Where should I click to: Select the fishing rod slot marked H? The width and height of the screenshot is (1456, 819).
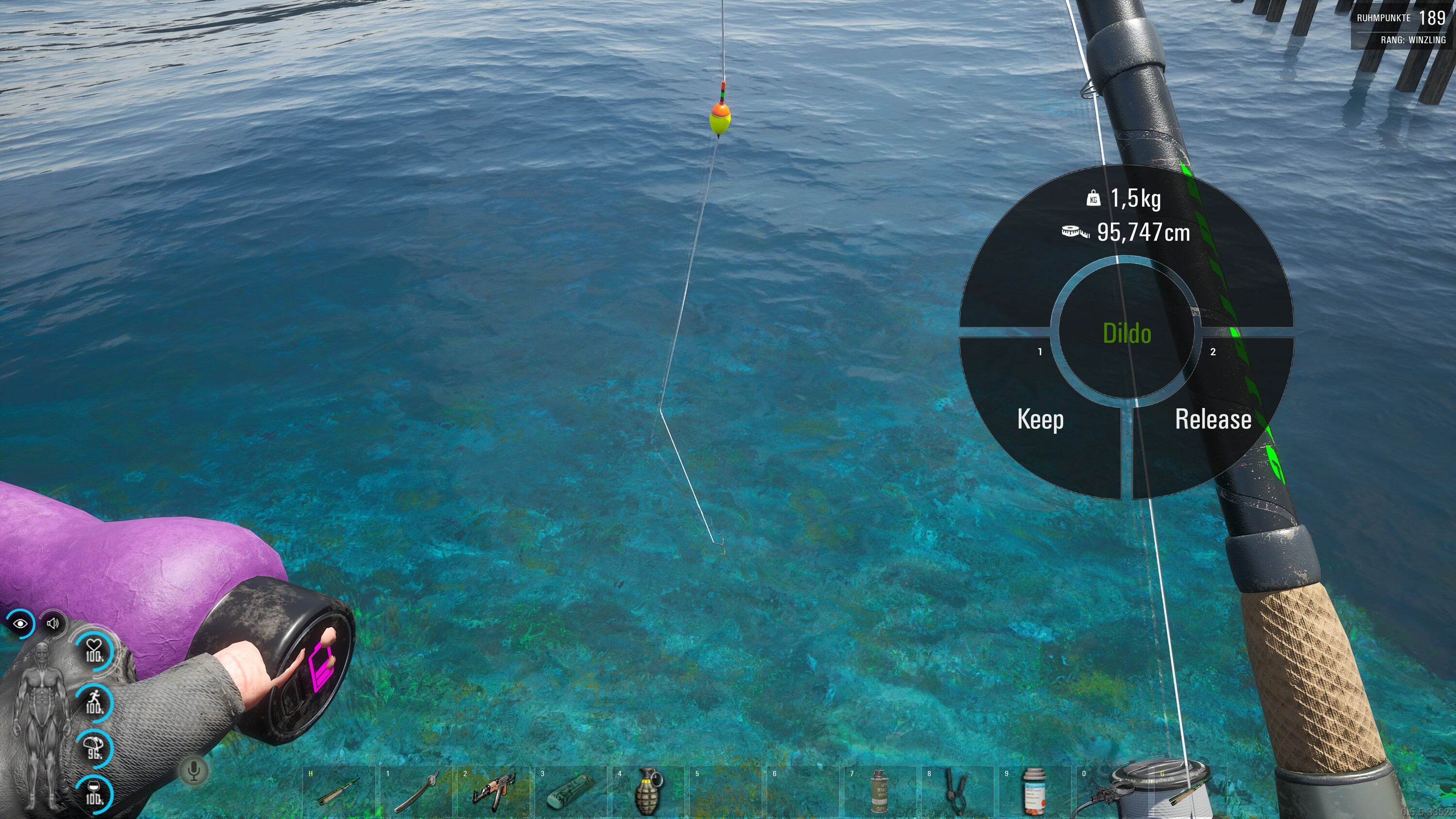pos(339,792)
